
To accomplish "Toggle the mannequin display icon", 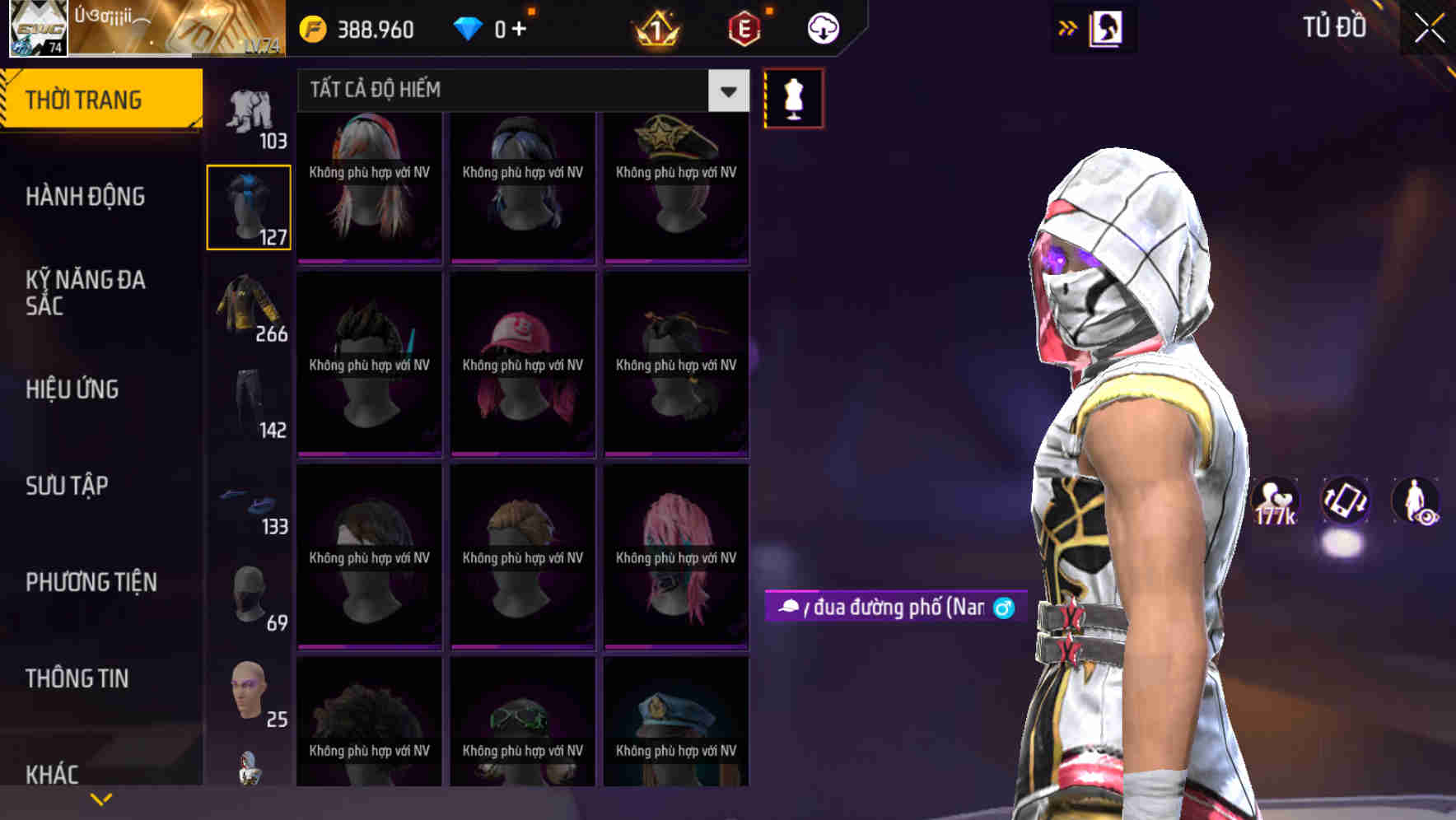I will click(x=793, y=97).
